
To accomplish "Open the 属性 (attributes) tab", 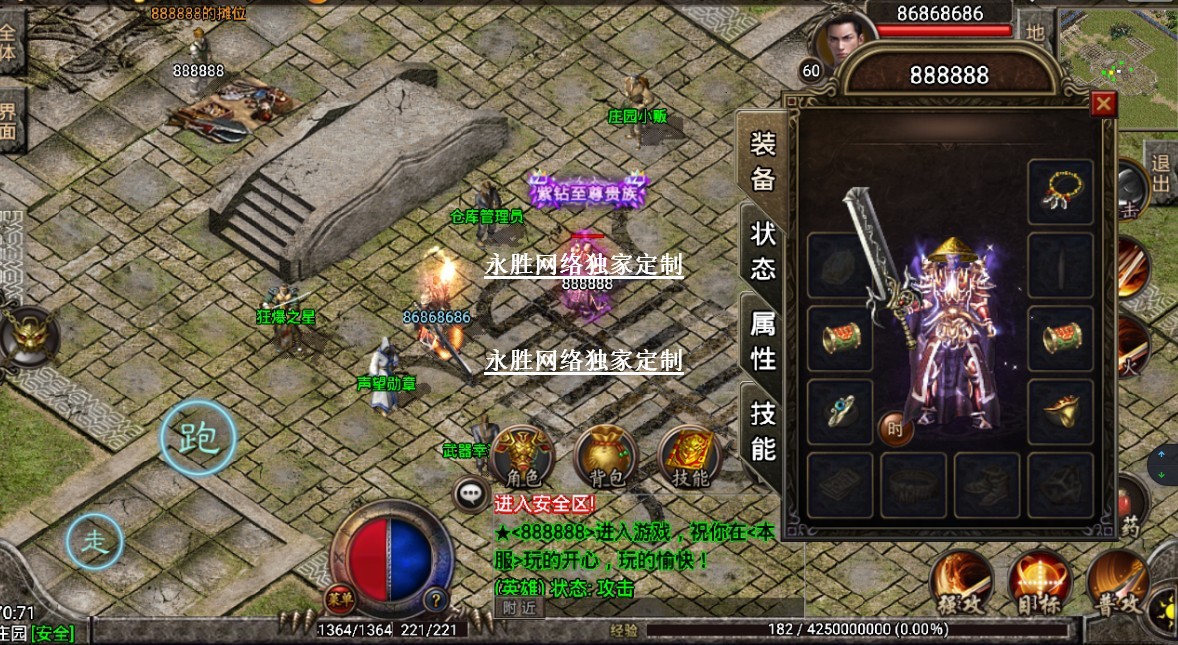I will 763,340.
